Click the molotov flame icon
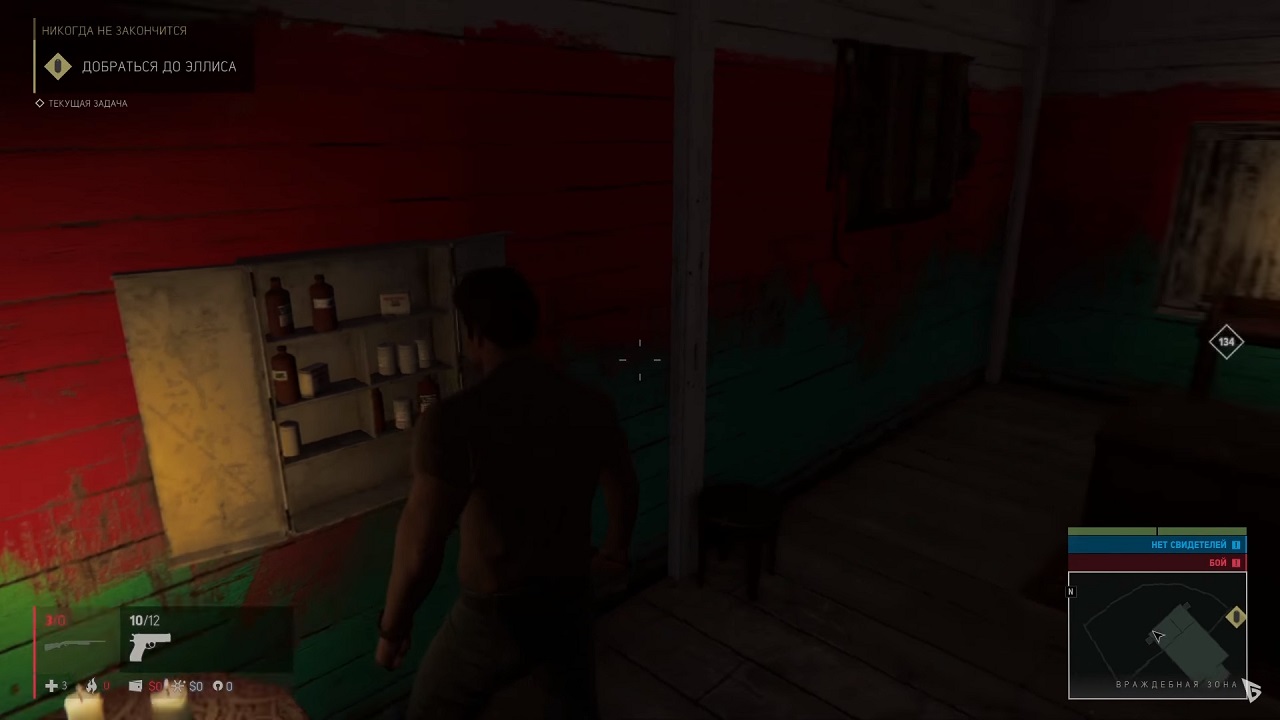Screen dimensions: 1280x720 pos(92,686)
